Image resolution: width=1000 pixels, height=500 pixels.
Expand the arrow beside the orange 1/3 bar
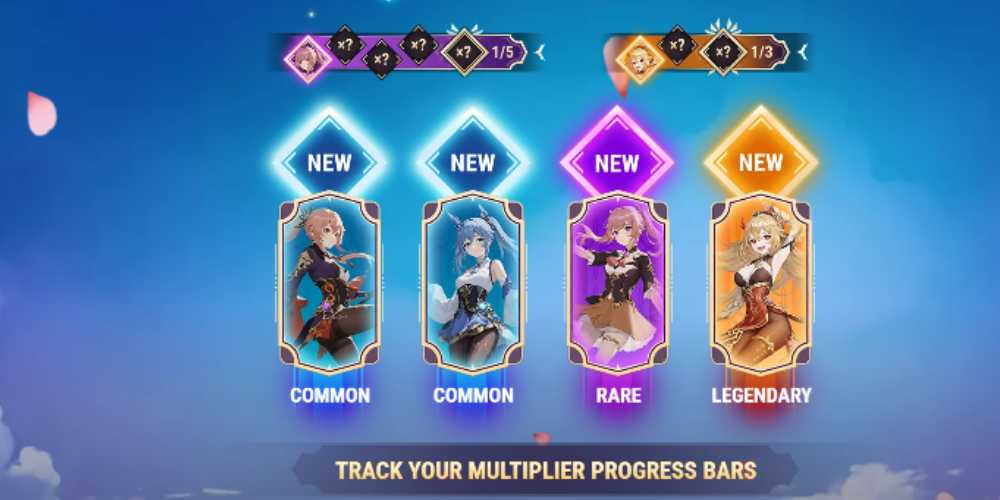point(803,50)
